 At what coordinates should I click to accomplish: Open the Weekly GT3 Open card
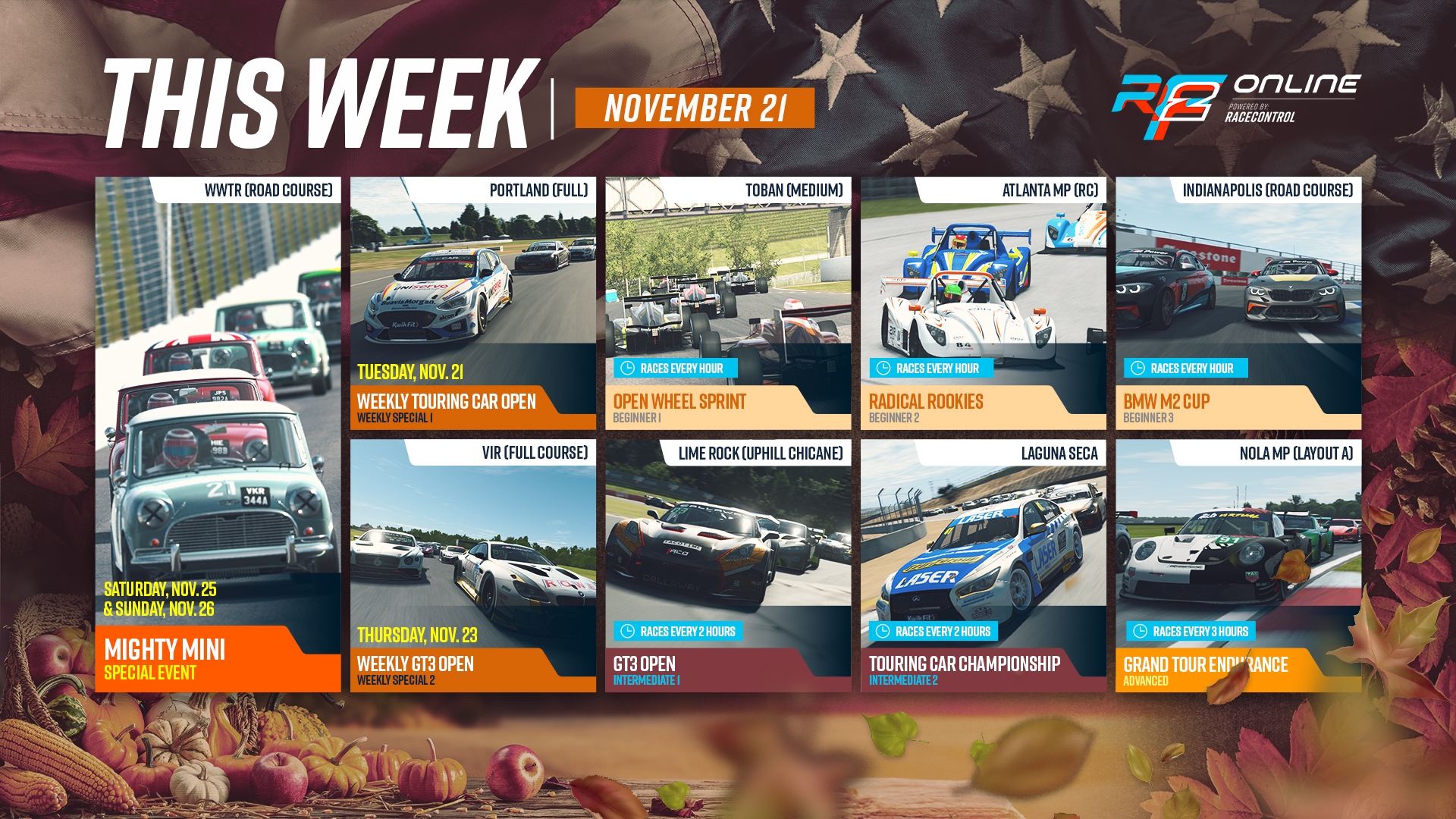pyautogui.click(x=472, y=566)
